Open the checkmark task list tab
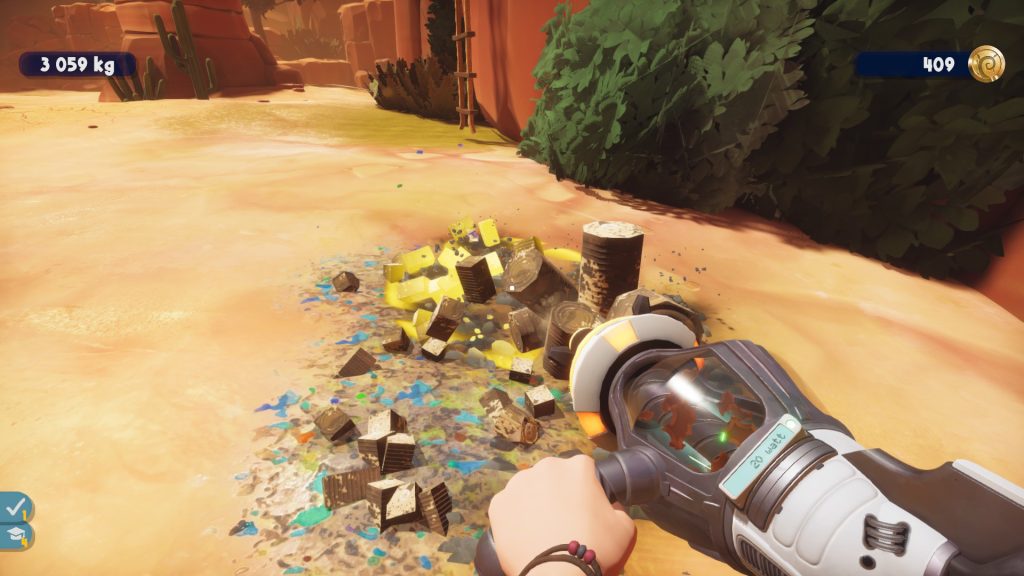Viewport: 1024px width, 576px height. [x=16, y=508]
